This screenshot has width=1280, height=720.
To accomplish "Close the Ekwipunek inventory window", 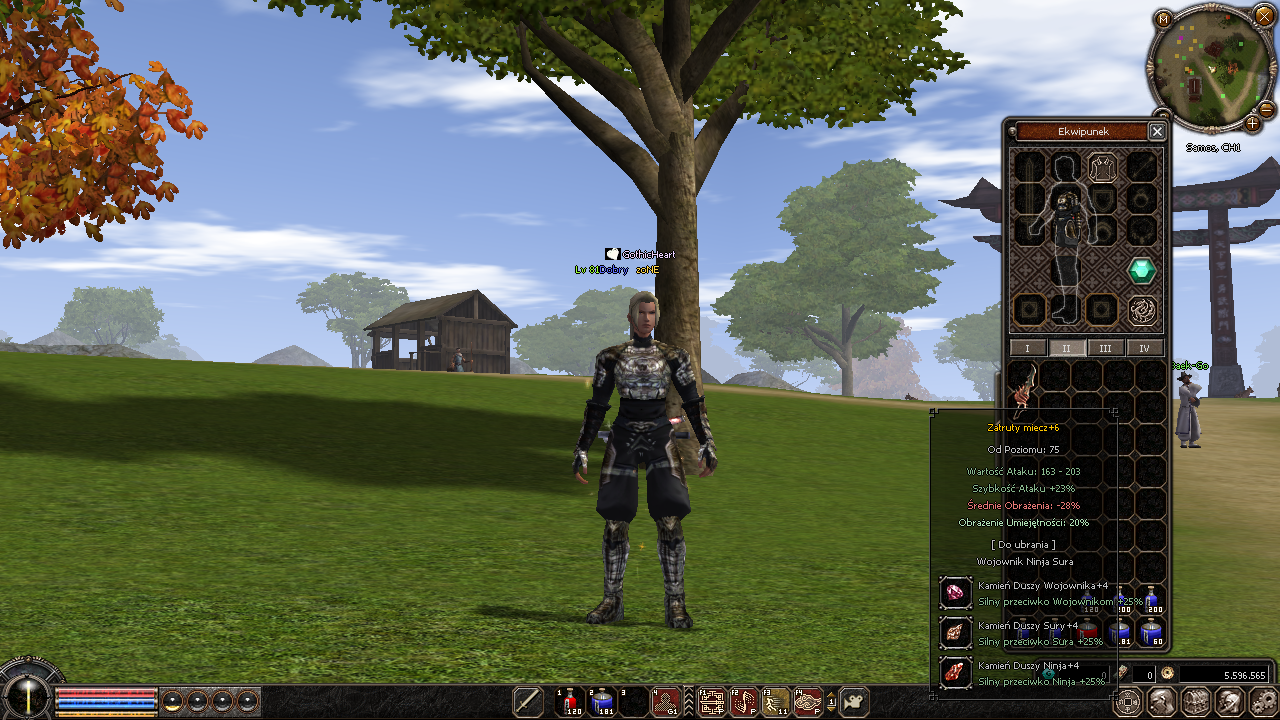I will point(1157,131).
